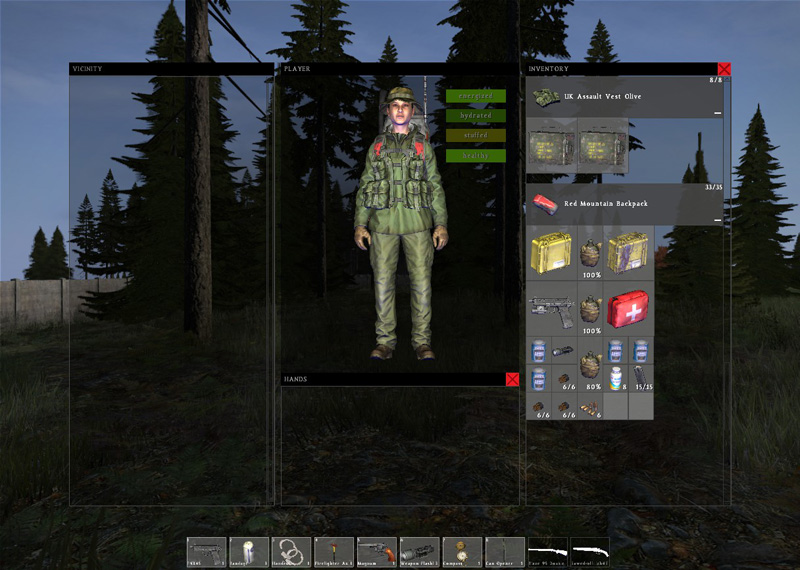
Task: Choose the handcuffs in the hotbar
Action: click(292, 552)
